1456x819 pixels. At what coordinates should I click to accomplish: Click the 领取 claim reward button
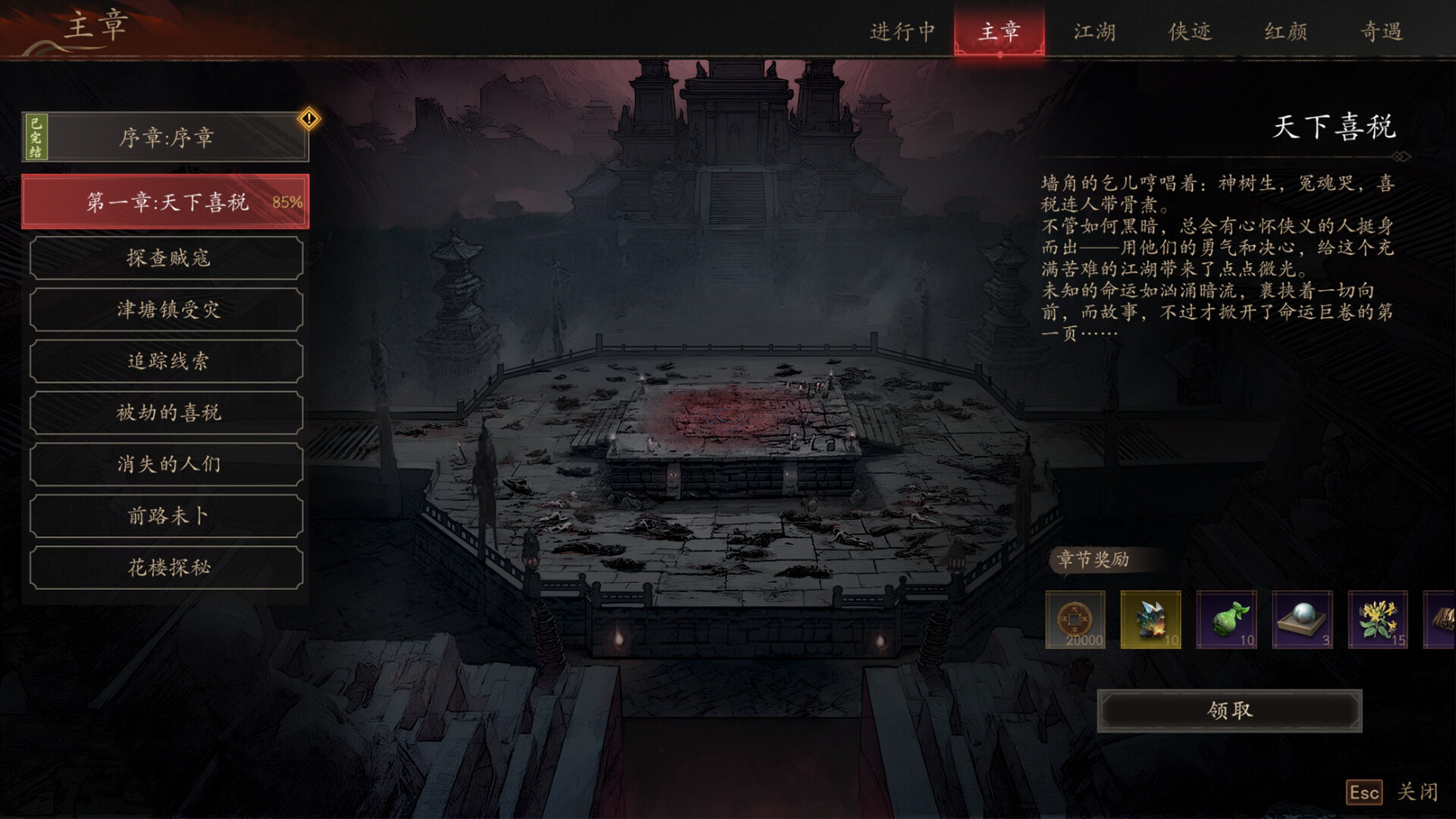[x=1229, y=711]
